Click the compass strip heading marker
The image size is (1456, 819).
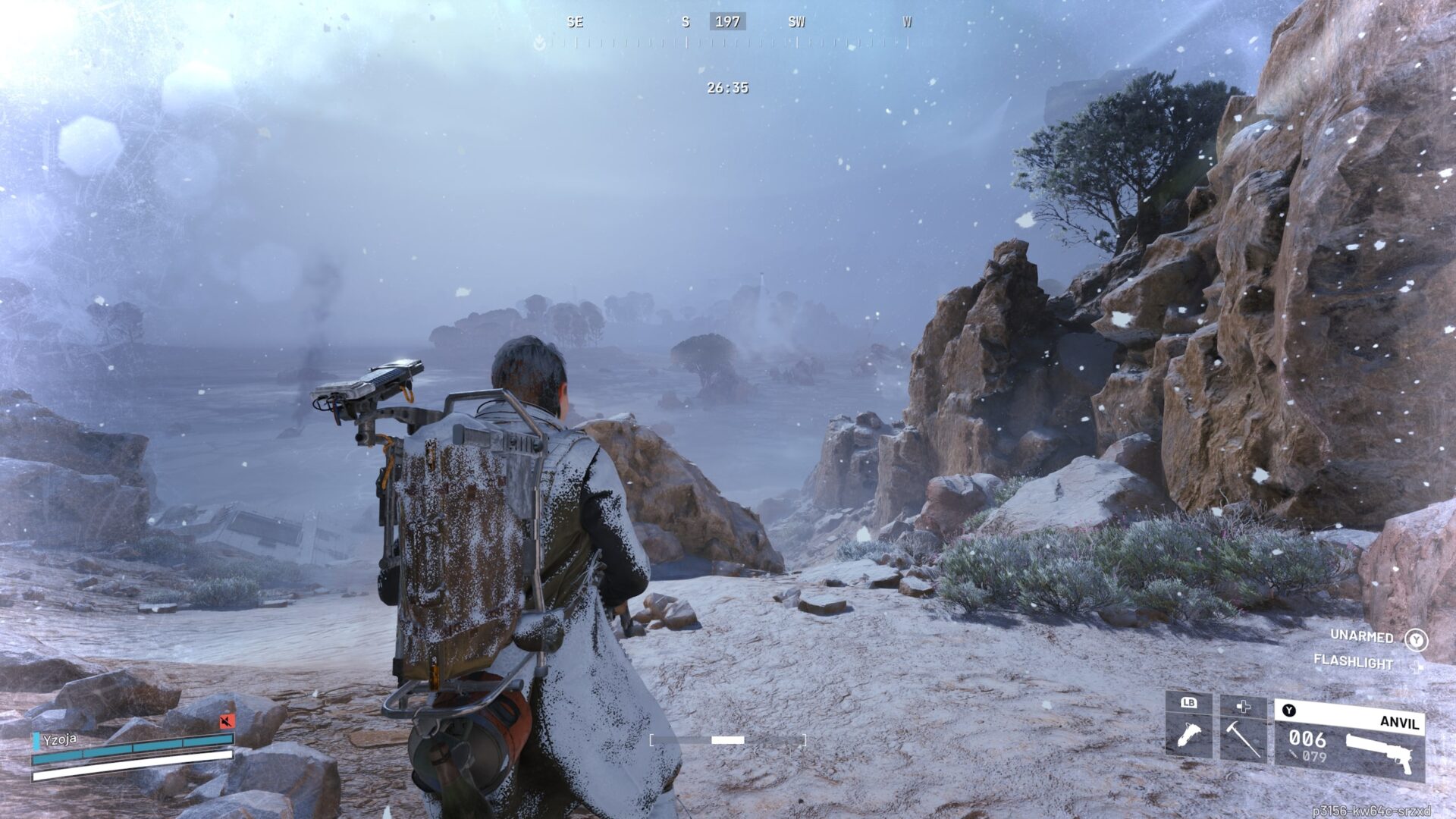727,22
